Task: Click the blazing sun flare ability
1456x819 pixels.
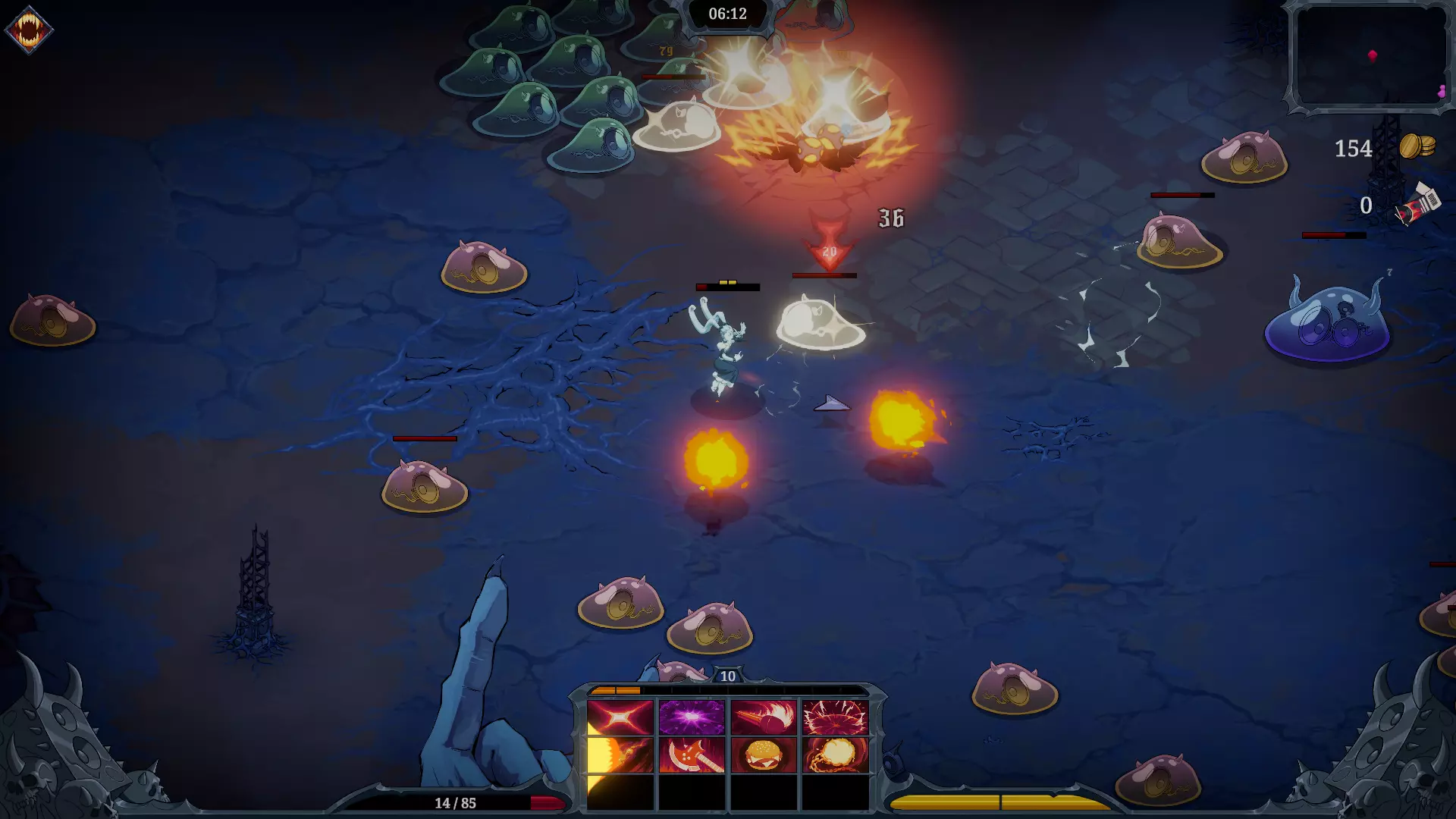Action: [620, 755]
